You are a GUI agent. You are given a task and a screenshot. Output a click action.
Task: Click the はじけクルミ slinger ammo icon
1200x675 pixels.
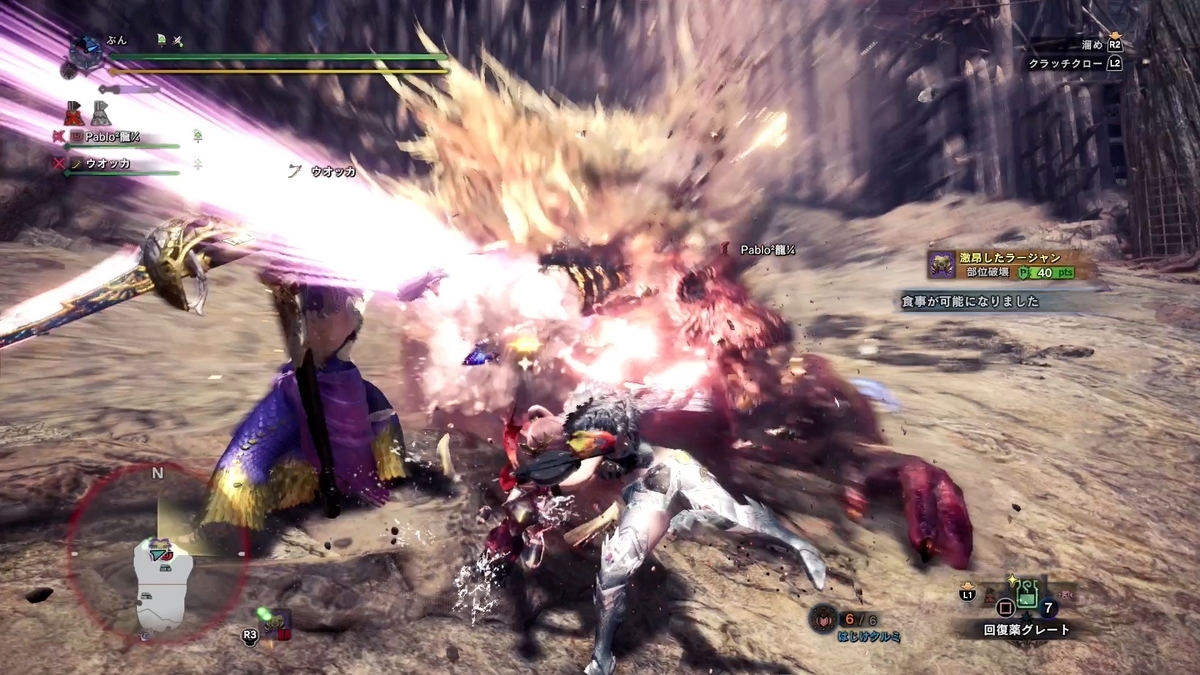[824, 619]
